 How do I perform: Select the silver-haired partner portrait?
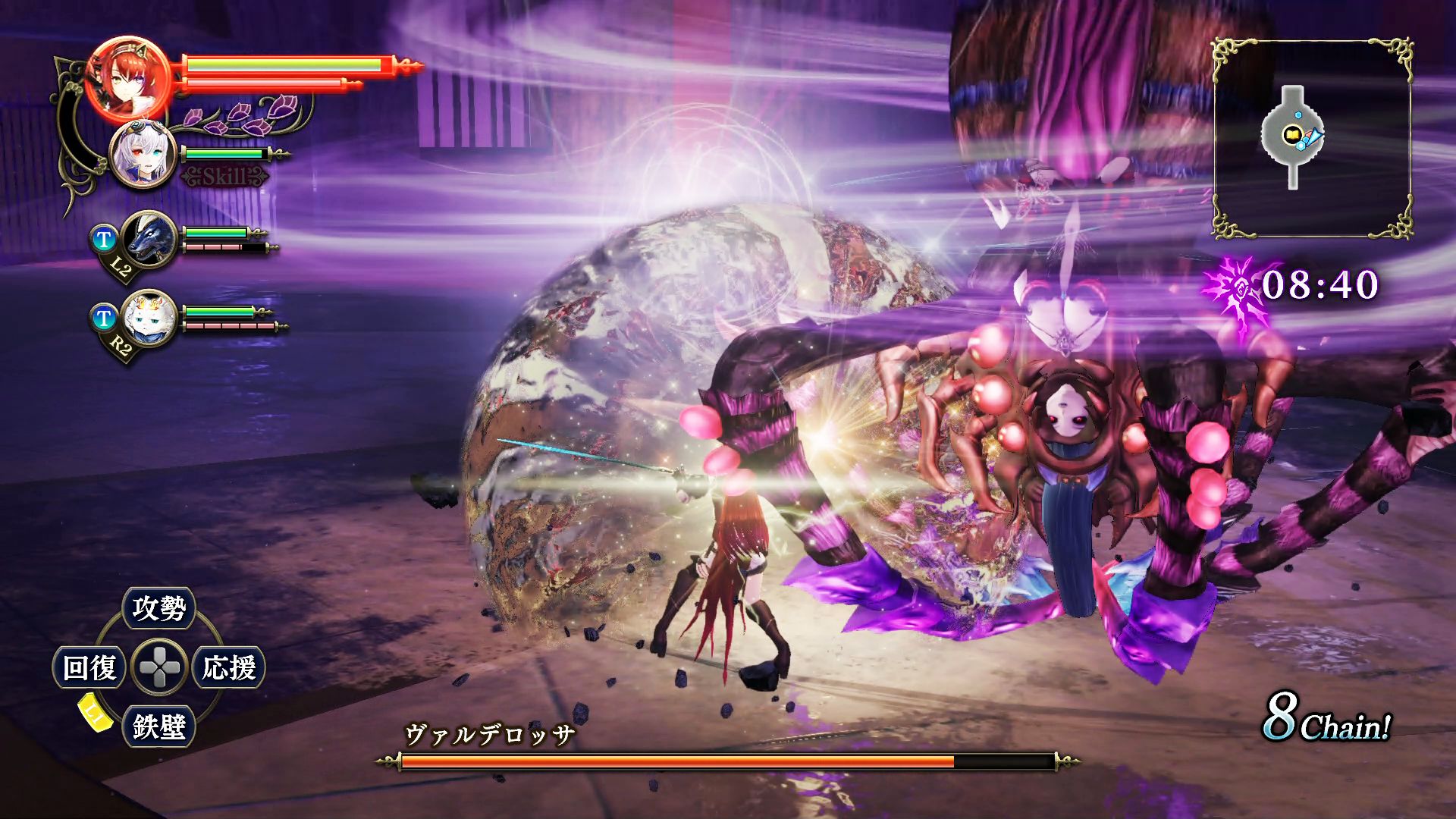click(x=143, y=155)
